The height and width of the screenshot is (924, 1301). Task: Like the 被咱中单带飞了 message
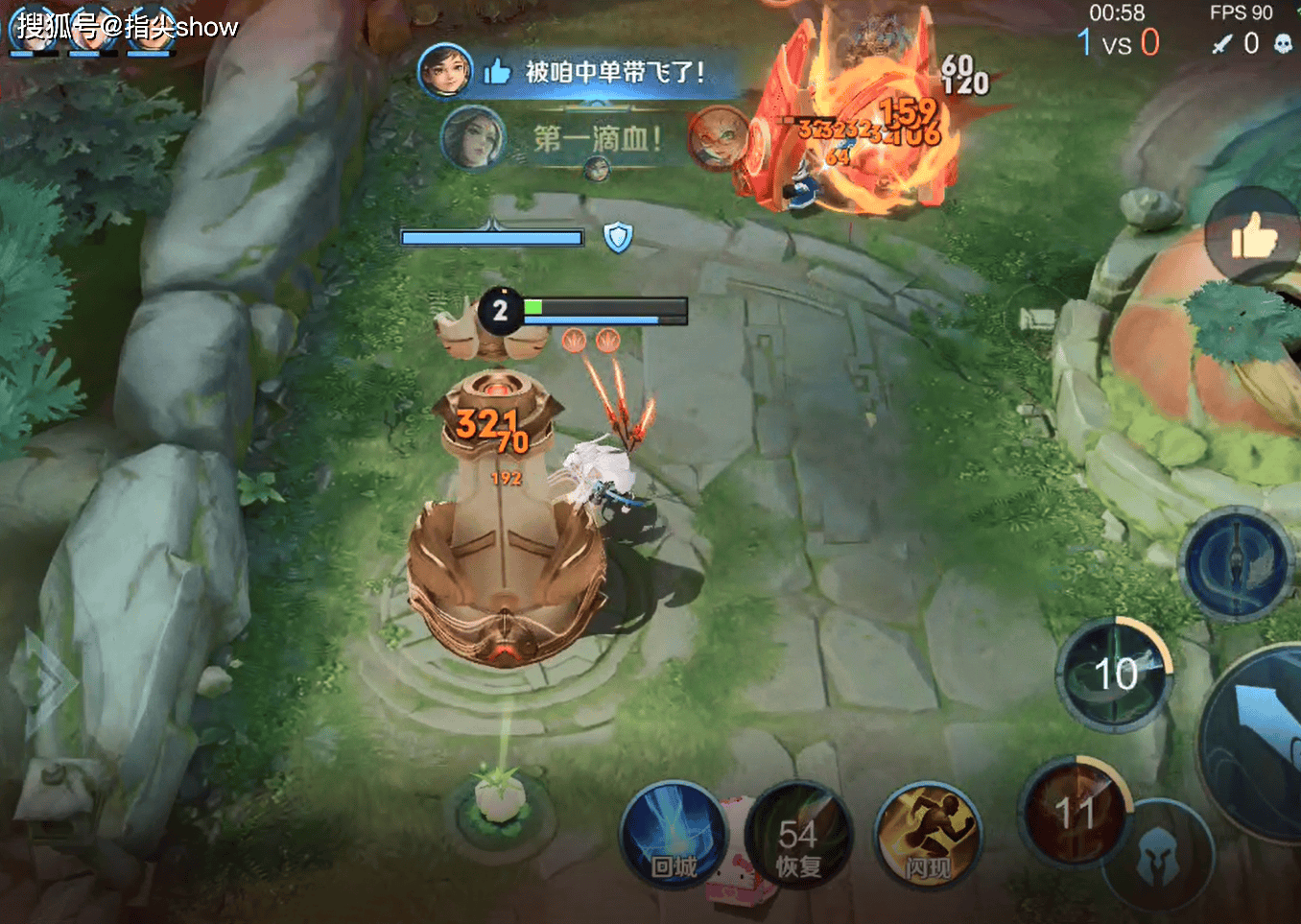(497, 71)
